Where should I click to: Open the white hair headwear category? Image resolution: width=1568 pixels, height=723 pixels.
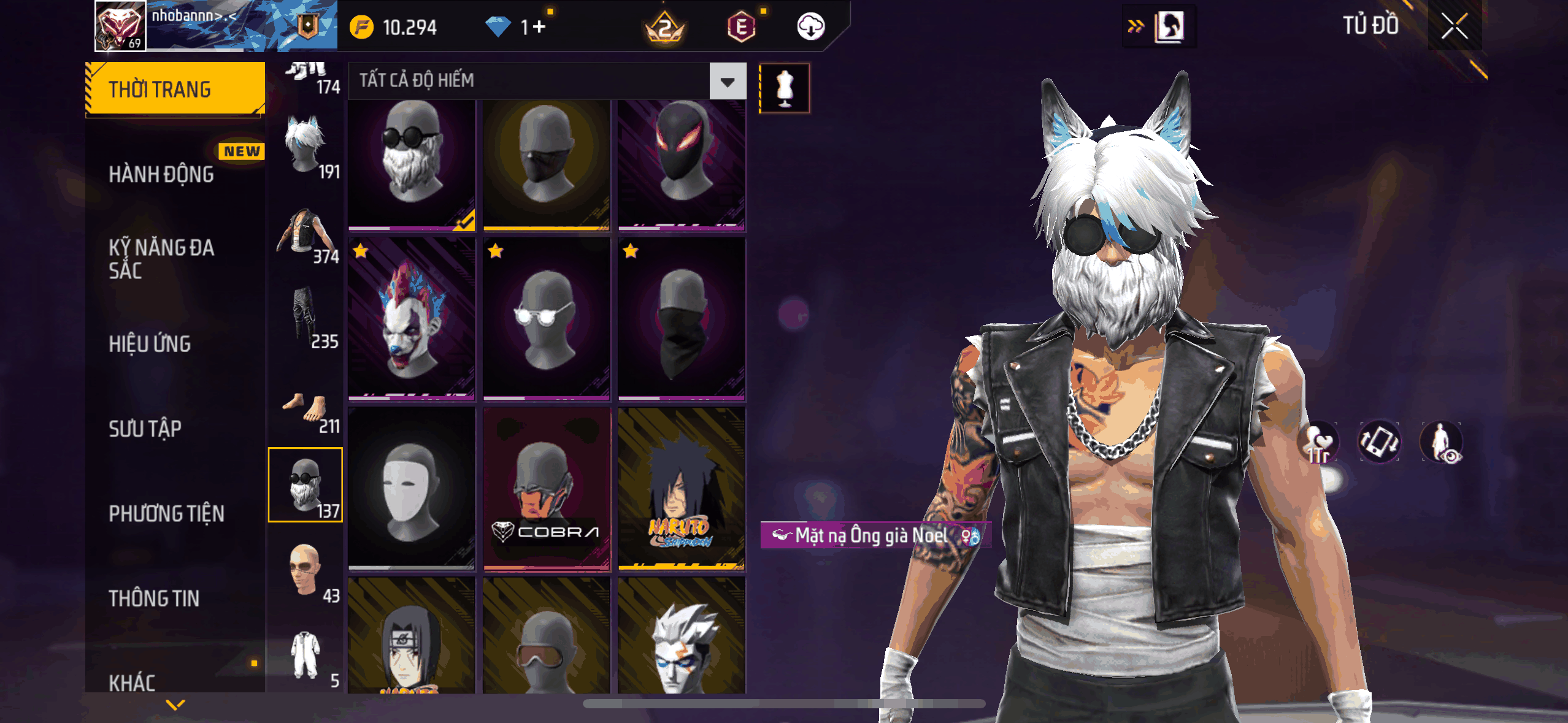[x=306, y=147]
